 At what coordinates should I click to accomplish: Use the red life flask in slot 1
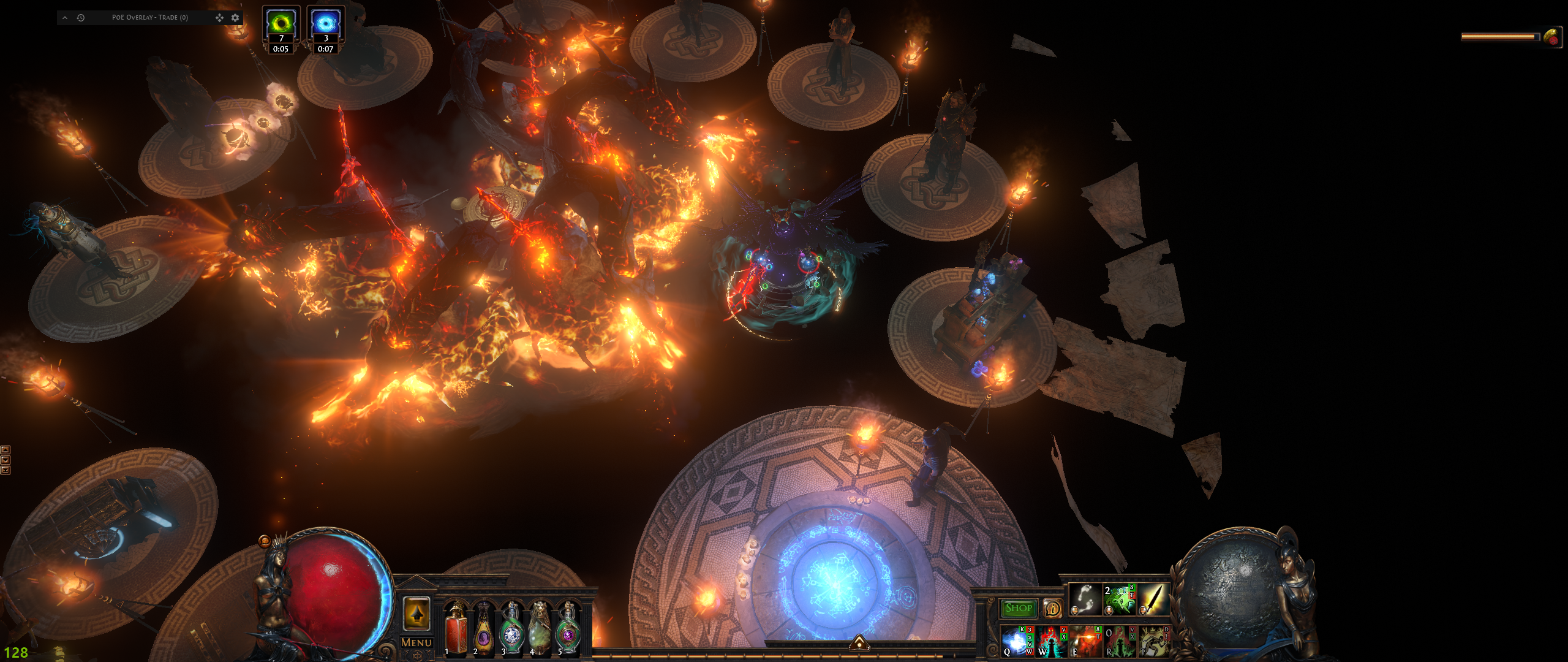point(455,628)
